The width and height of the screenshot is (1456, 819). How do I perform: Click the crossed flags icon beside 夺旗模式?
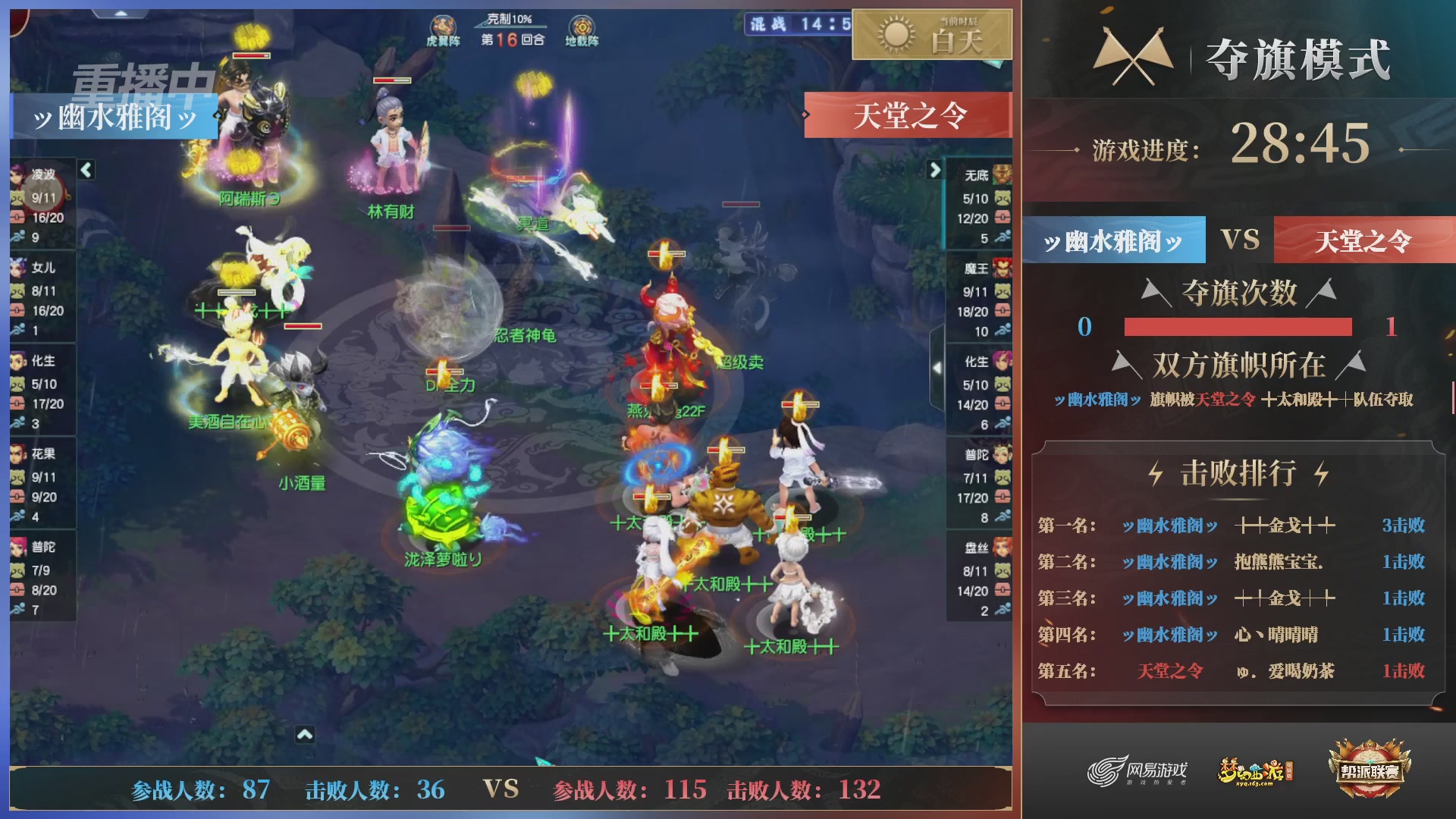[1134, 53]
